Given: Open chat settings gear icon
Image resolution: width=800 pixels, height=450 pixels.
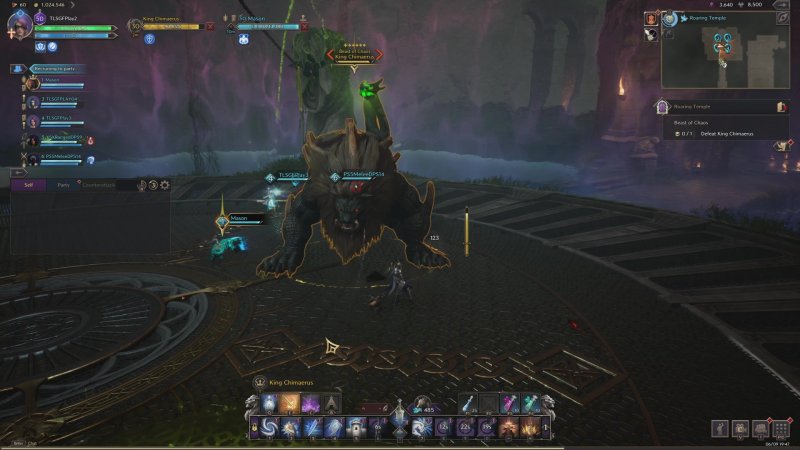Looking at the screenshot, I should tap(165, 185).
